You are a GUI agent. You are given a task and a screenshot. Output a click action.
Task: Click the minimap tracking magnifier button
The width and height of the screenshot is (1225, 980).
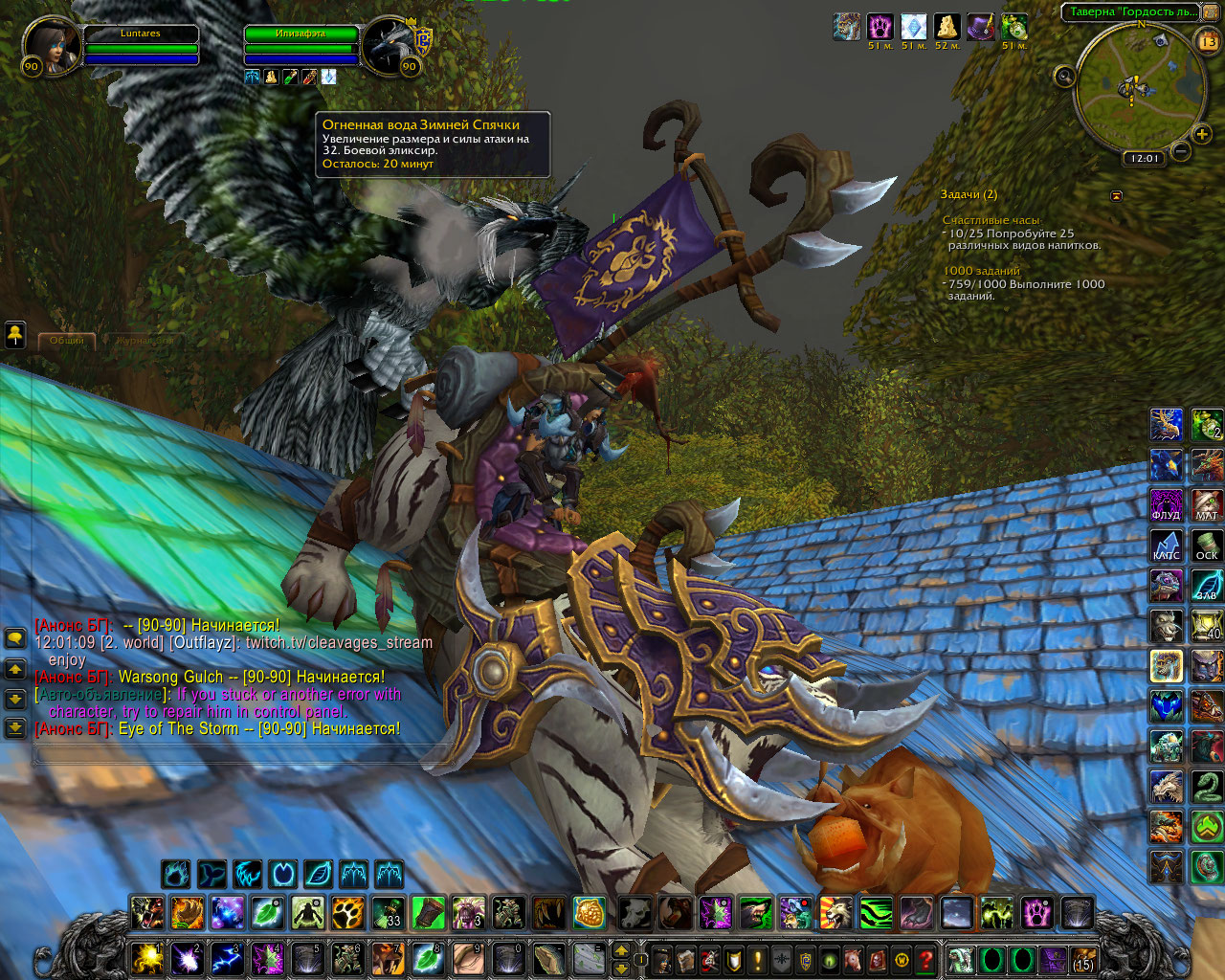[1064, 77]
